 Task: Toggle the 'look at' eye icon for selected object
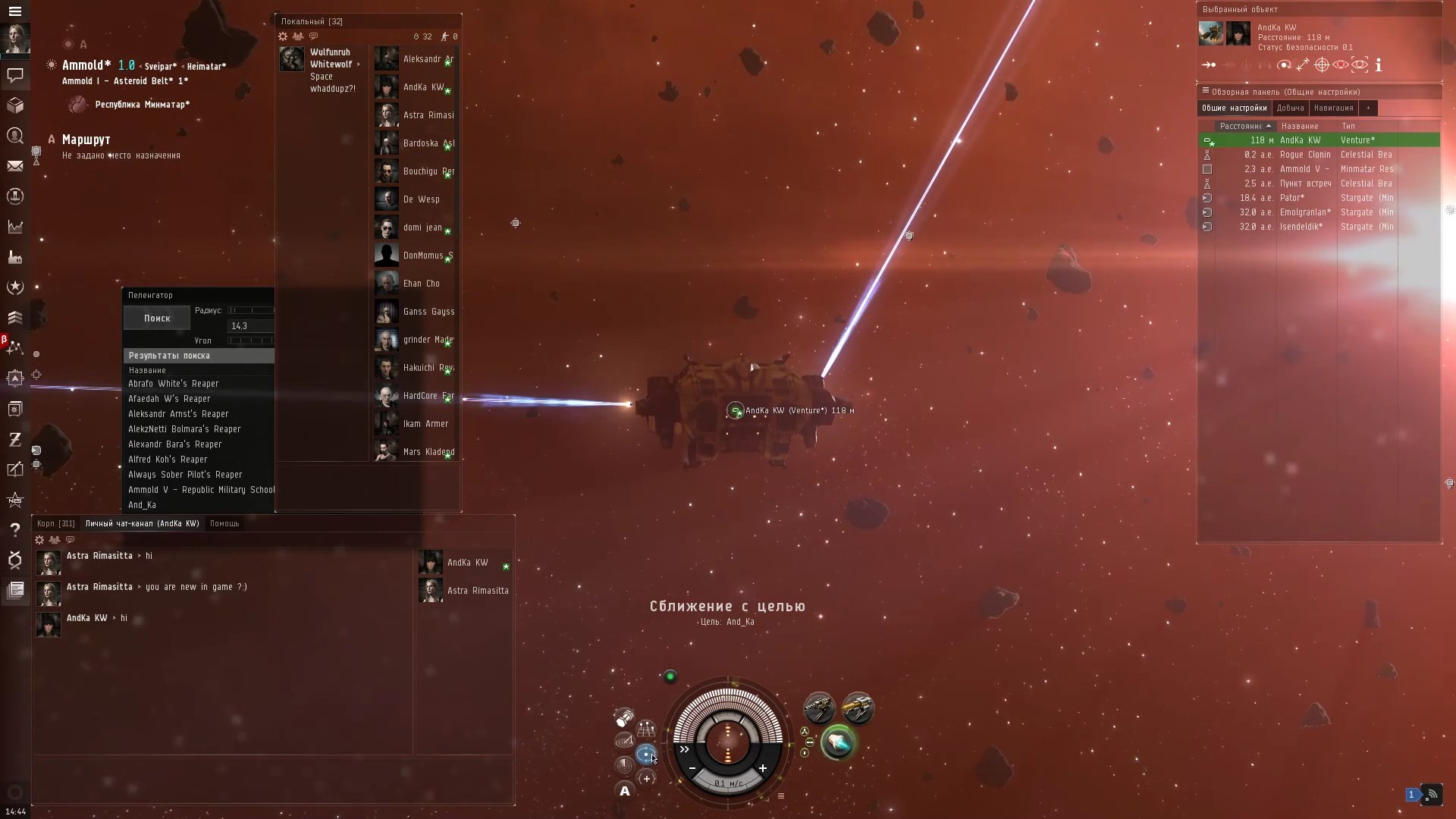coord(1360,64)
